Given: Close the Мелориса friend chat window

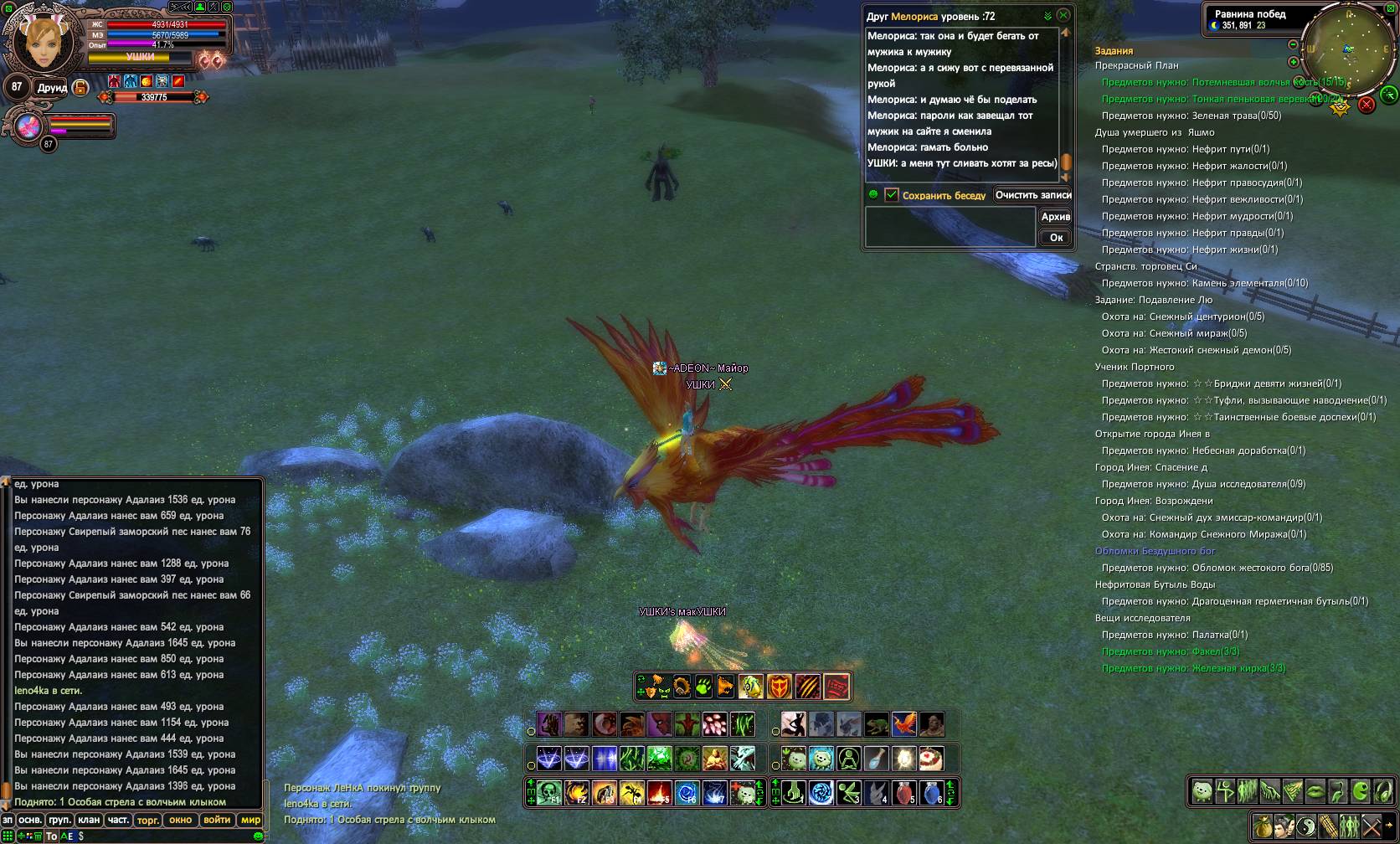Looking at the screenshot, I should [1063, 15].
